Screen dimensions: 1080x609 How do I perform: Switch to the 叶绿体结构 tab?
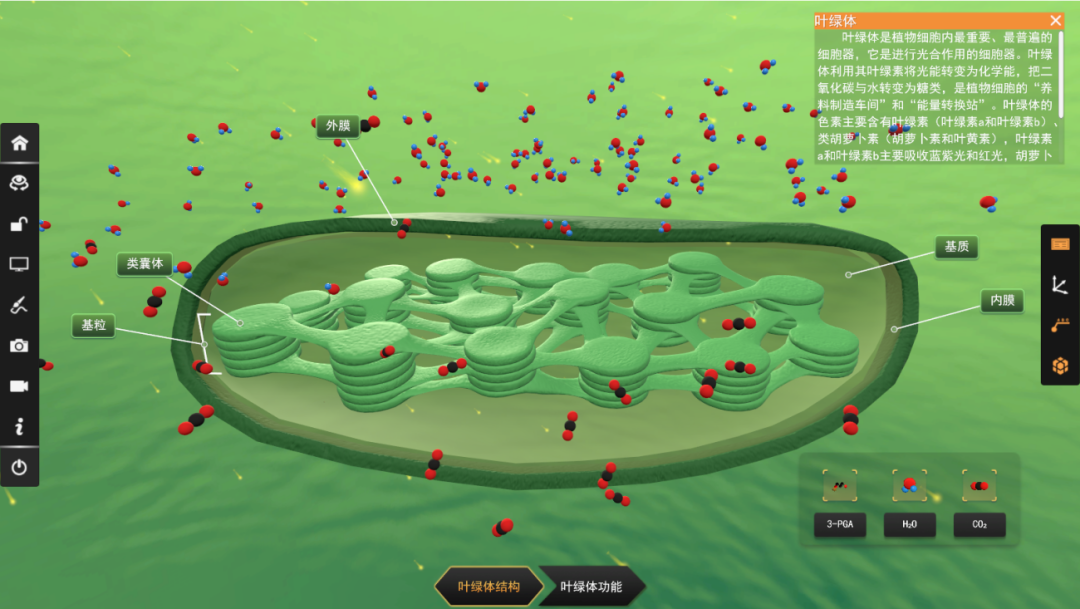pyautogui.click(x=489, y=587)
